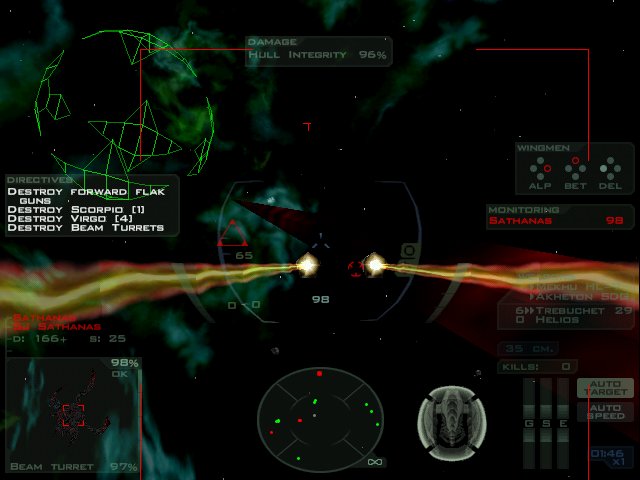The width and height of the screenshot is (640, 480).
Task: Click the Beta wing status dots
Action: tap(575, 167)
